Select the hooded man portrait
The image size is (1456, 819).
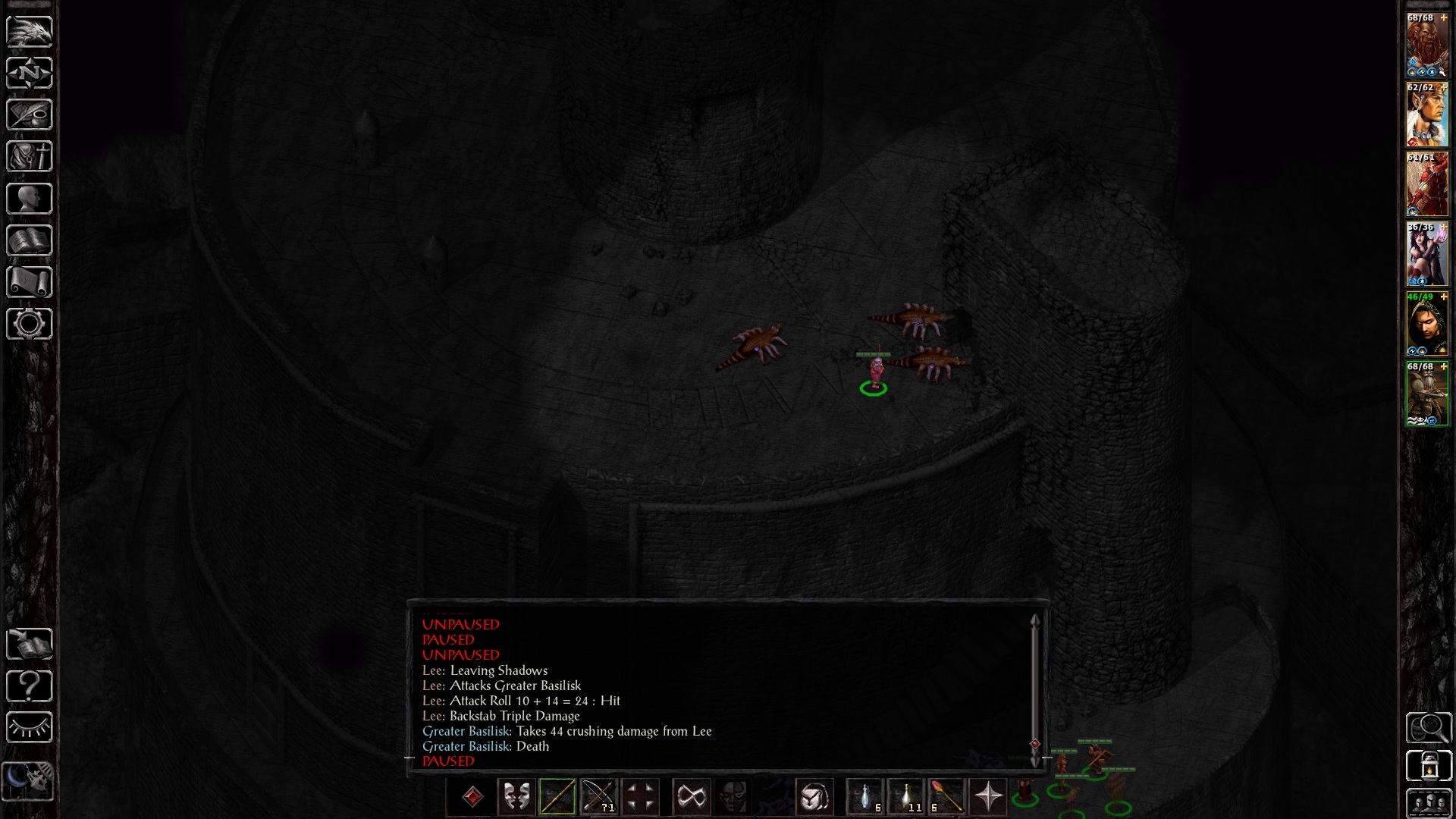tap(1427, 324)
